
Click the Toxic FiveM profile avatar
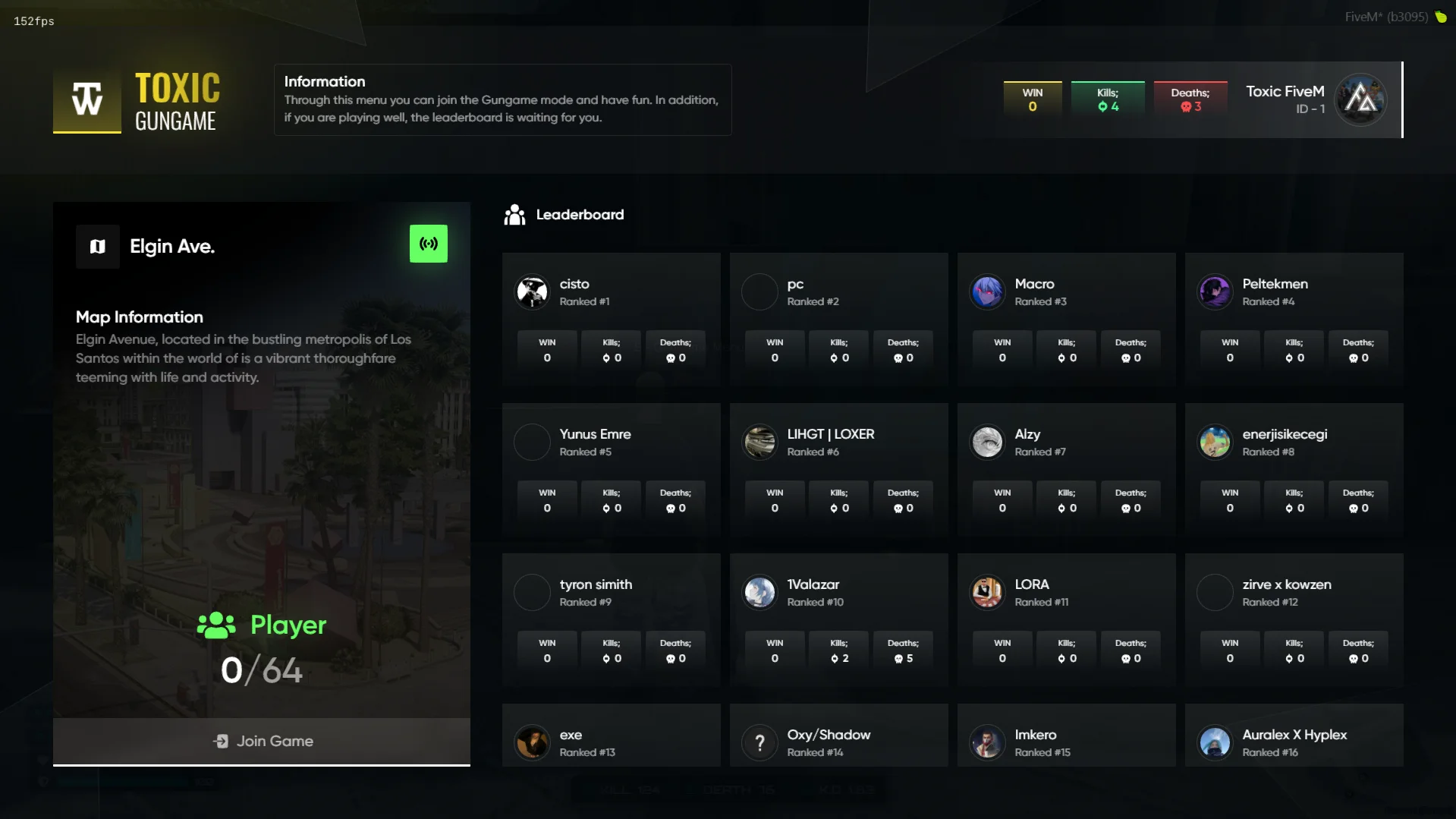tap(1361, 99)
